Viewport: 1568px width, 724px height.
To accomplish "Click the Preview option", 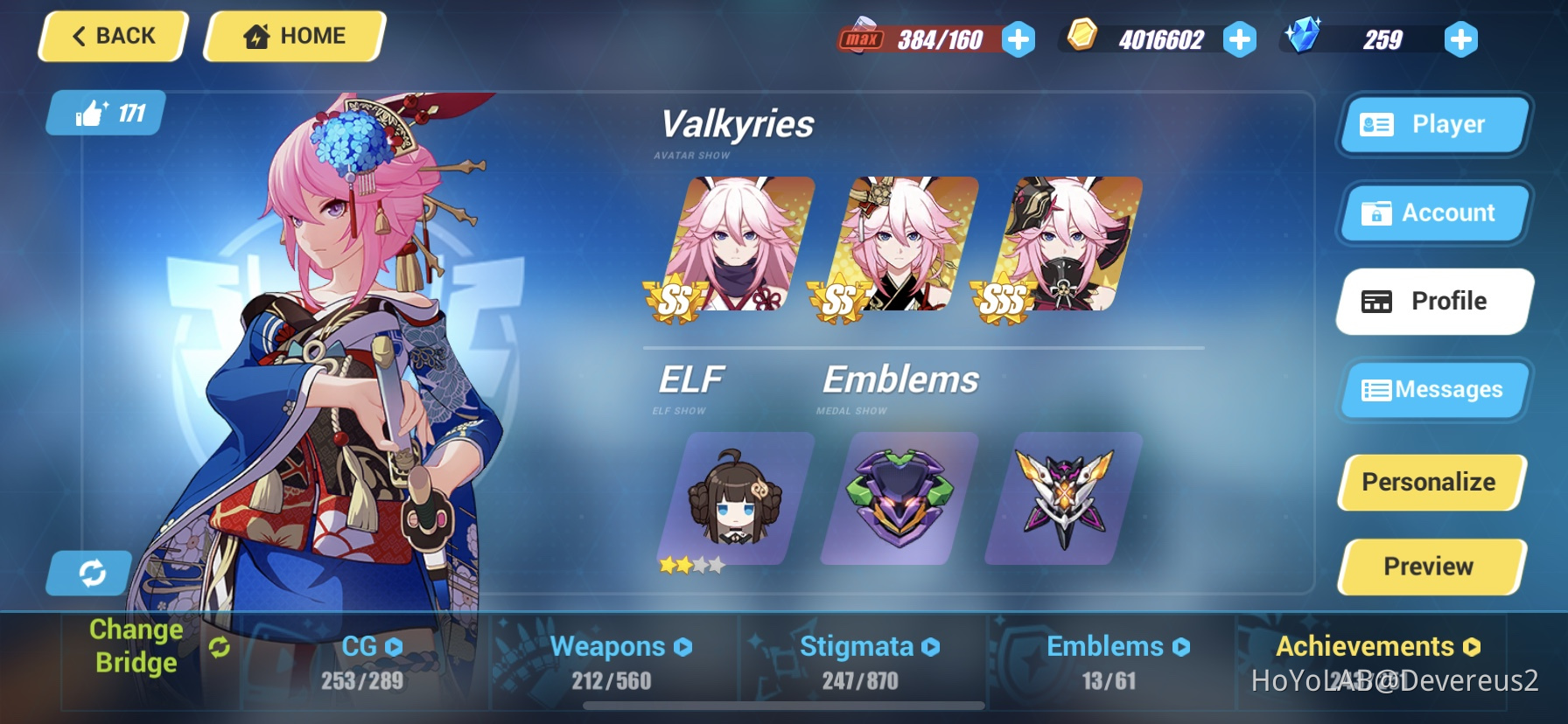I will coord(1431,566).
